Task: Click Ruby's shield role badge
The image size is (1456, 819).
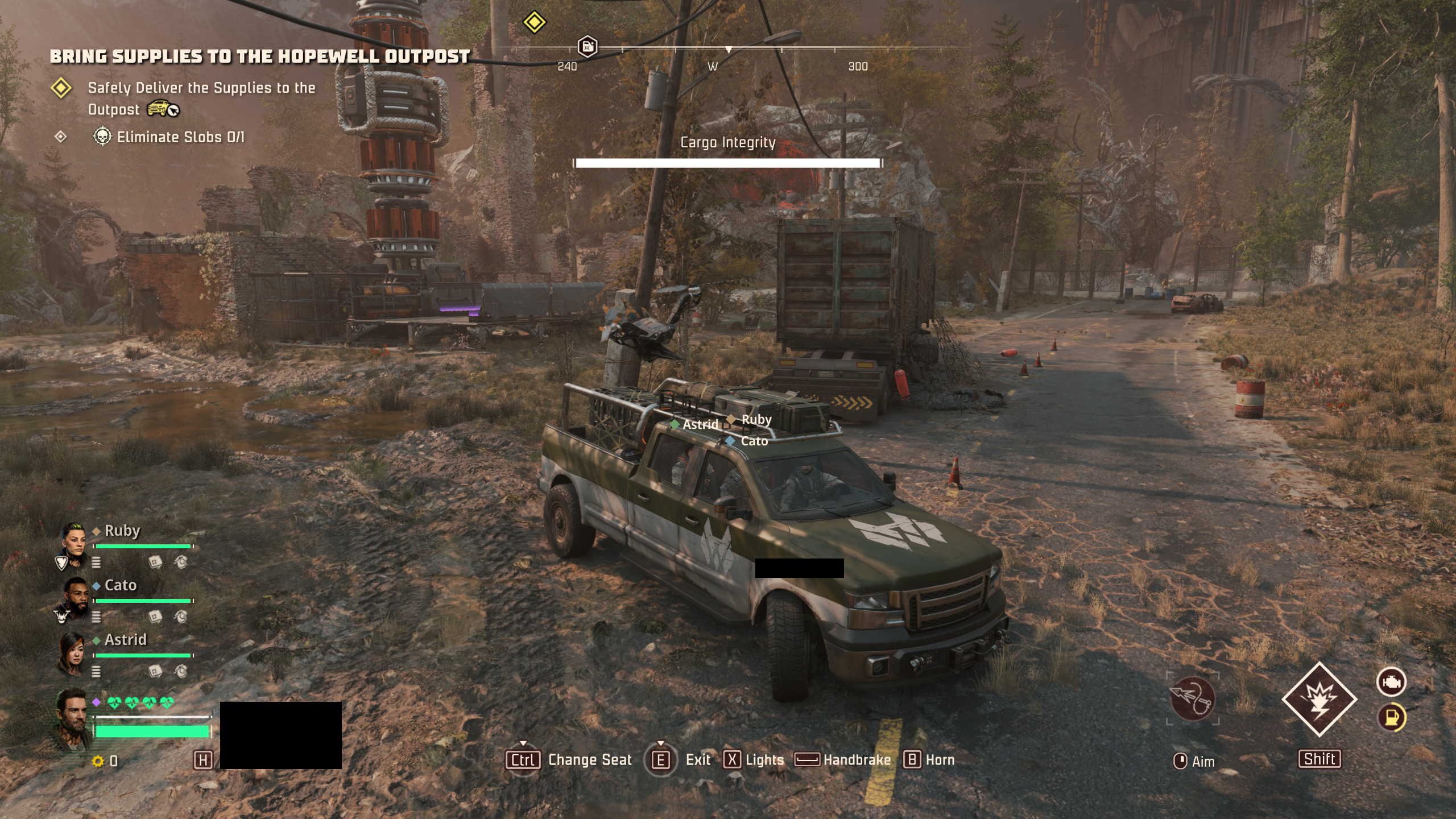Action: [61, 563]
